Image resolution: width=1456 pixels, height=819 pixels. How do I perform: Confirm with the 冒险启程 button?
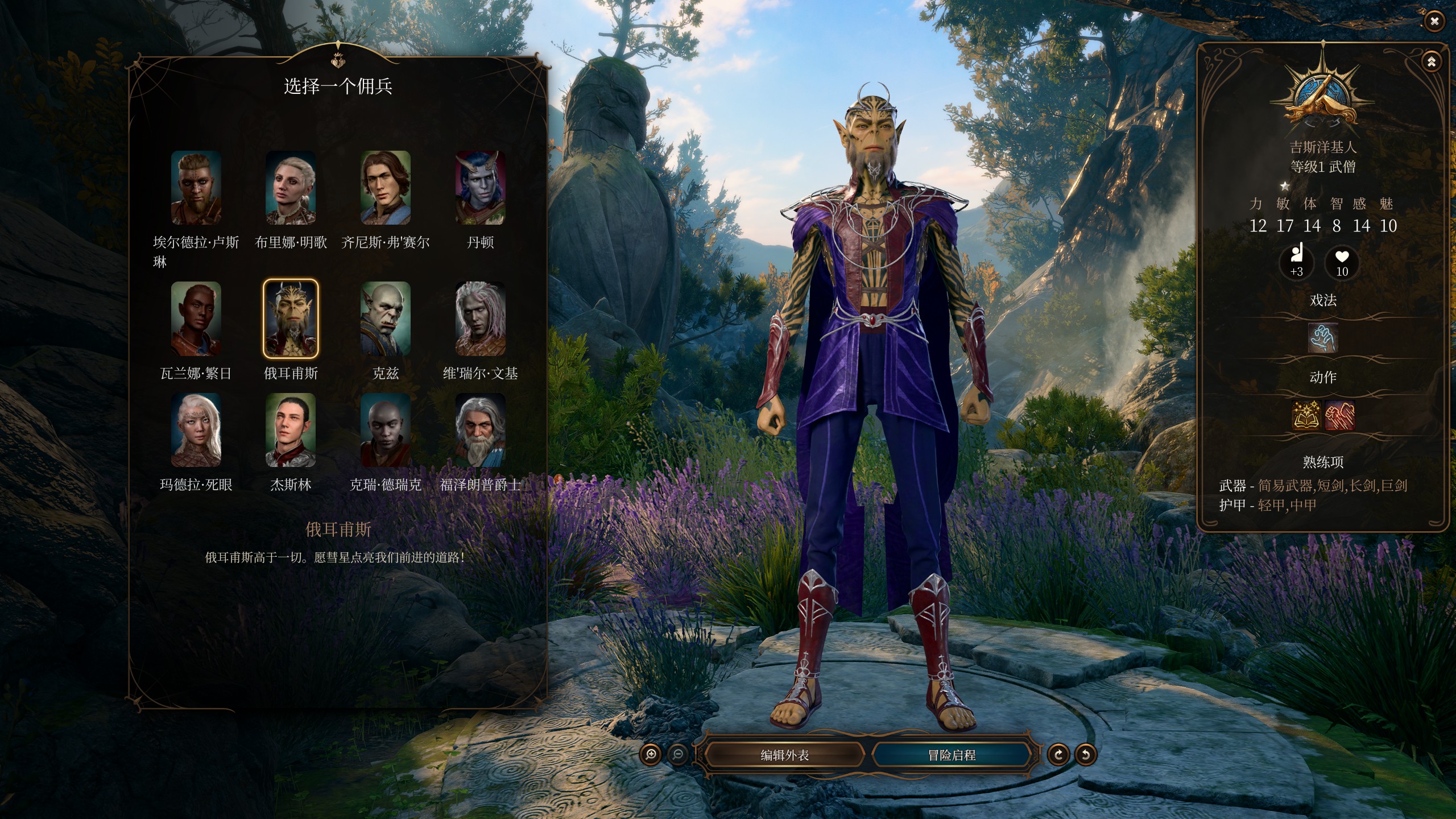(952, 755)
